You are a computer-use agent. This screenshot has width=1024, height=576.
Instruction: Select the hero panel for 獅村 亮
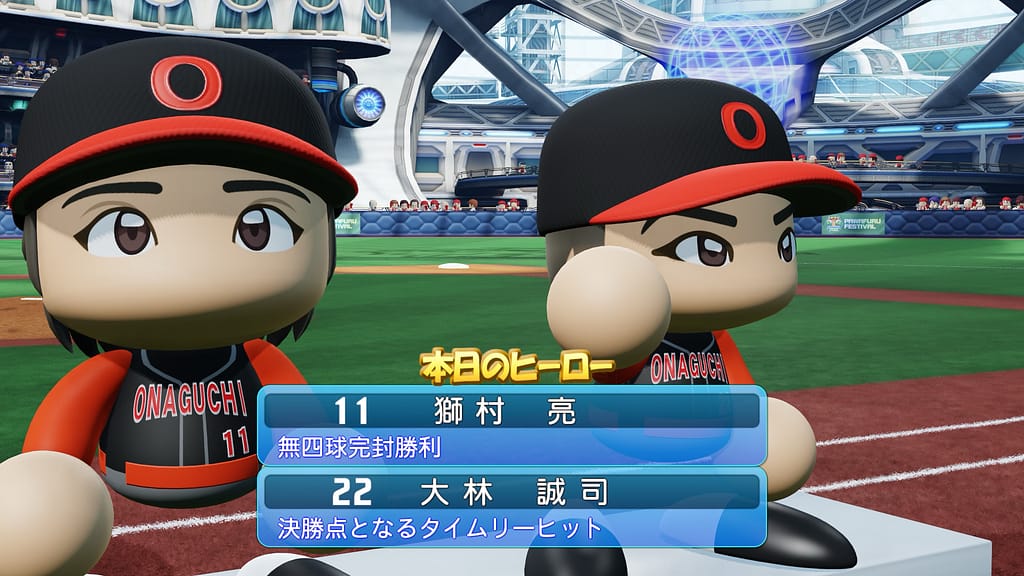[x=511, y=426]
